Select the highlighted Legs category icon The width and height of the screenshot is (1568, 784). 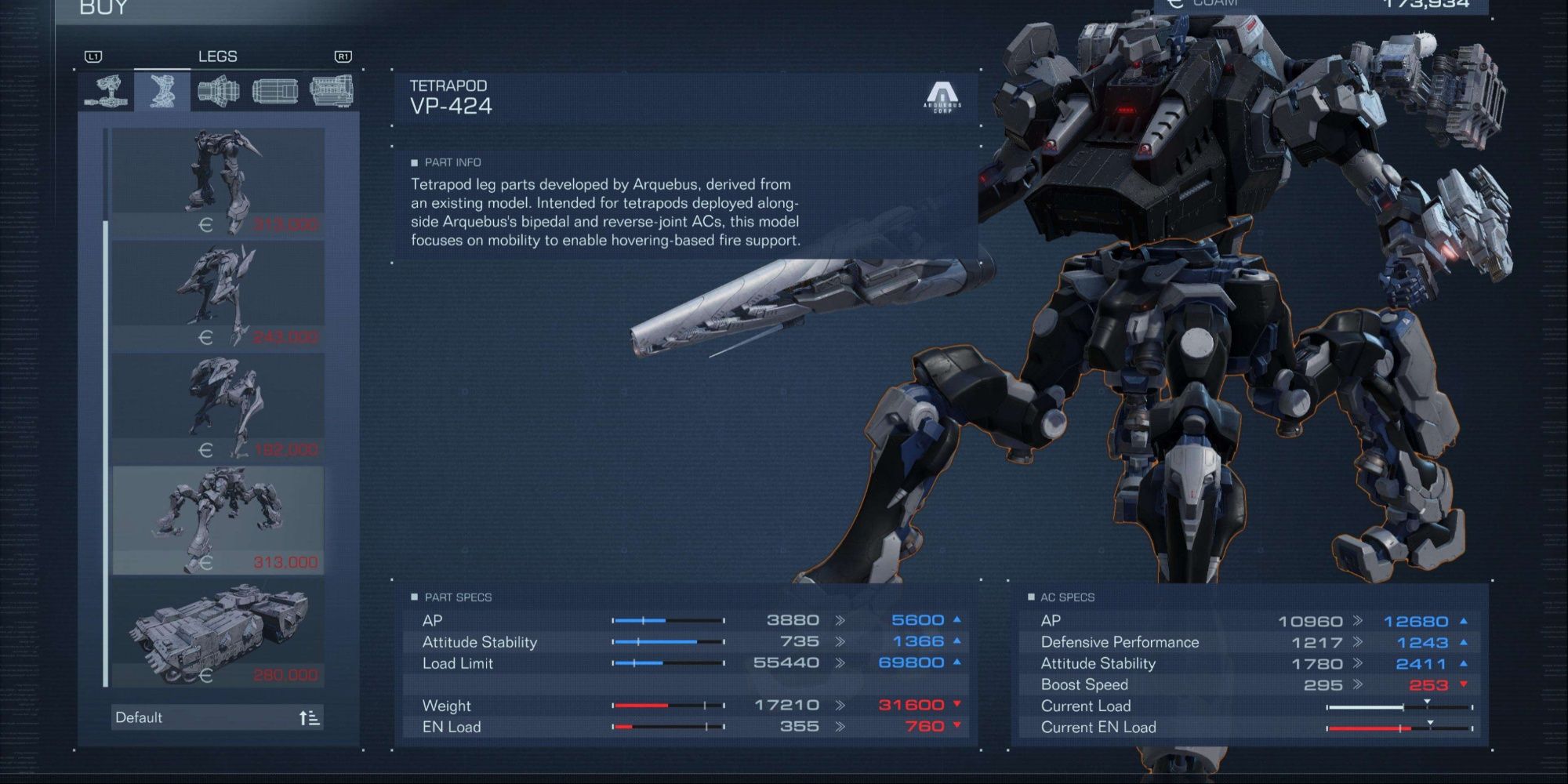tap(161, 89)
